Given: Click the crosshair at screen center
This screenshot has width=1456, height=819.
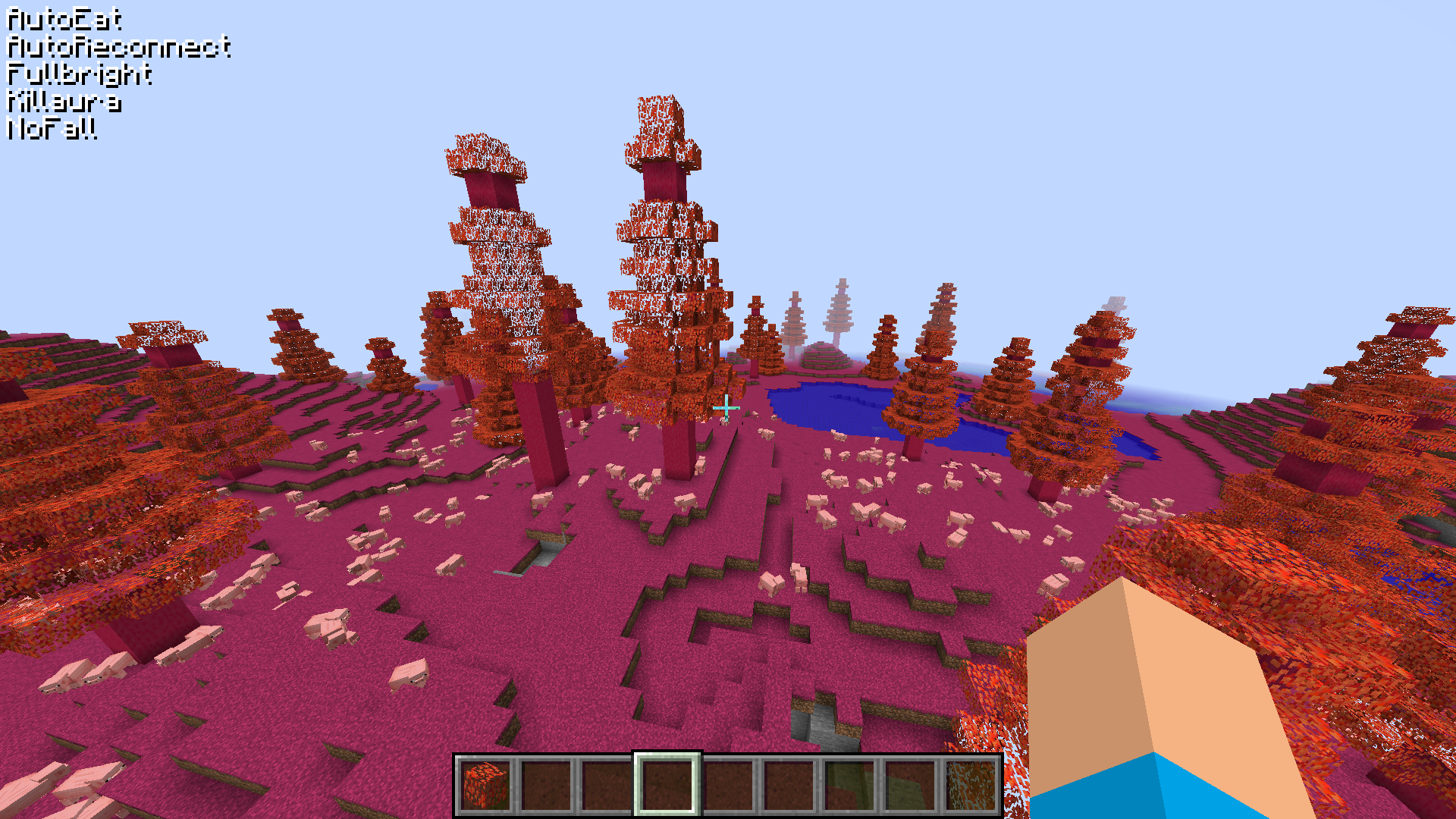Looking at the screenshot, I should pyautogui.click(x=726, y=408).
